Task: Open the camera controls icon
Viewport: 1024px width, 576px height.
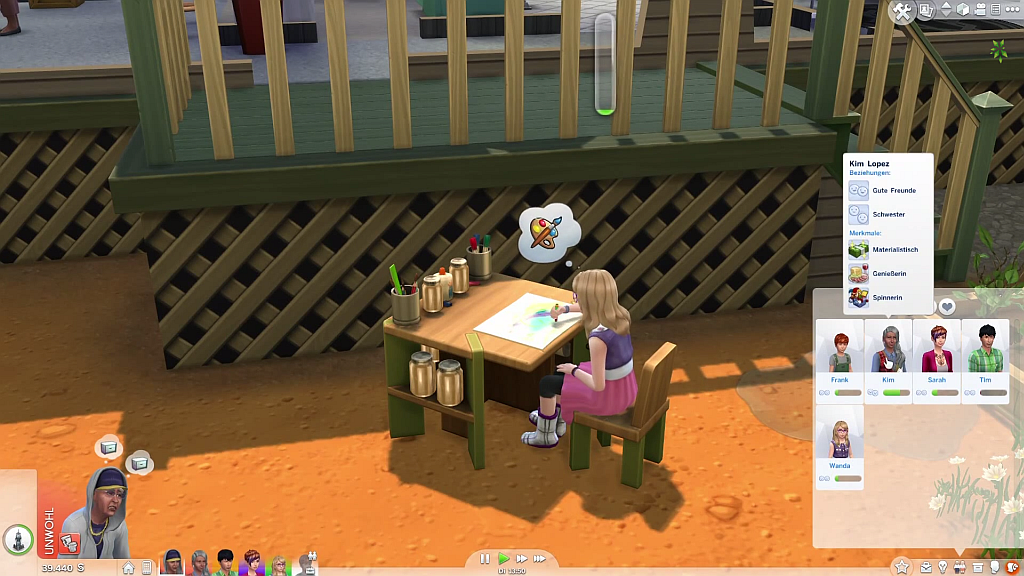Action: 980,10
